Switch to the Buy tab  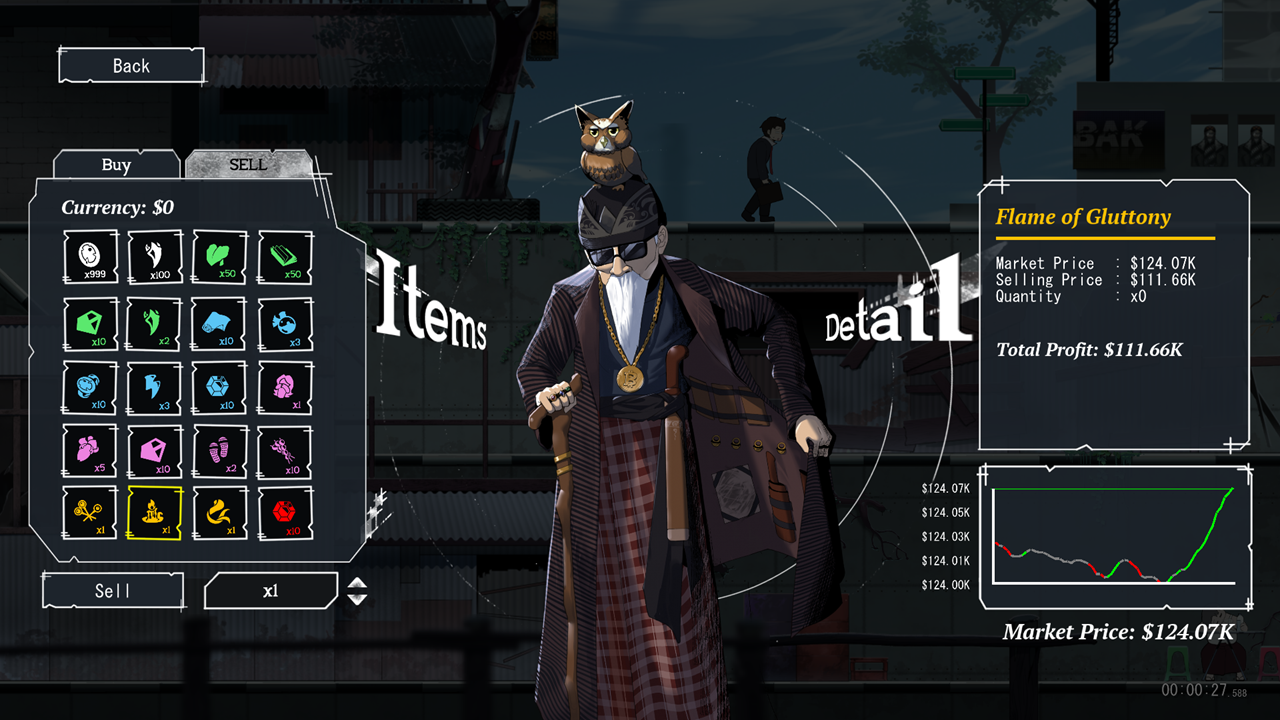tap(116, 165)
